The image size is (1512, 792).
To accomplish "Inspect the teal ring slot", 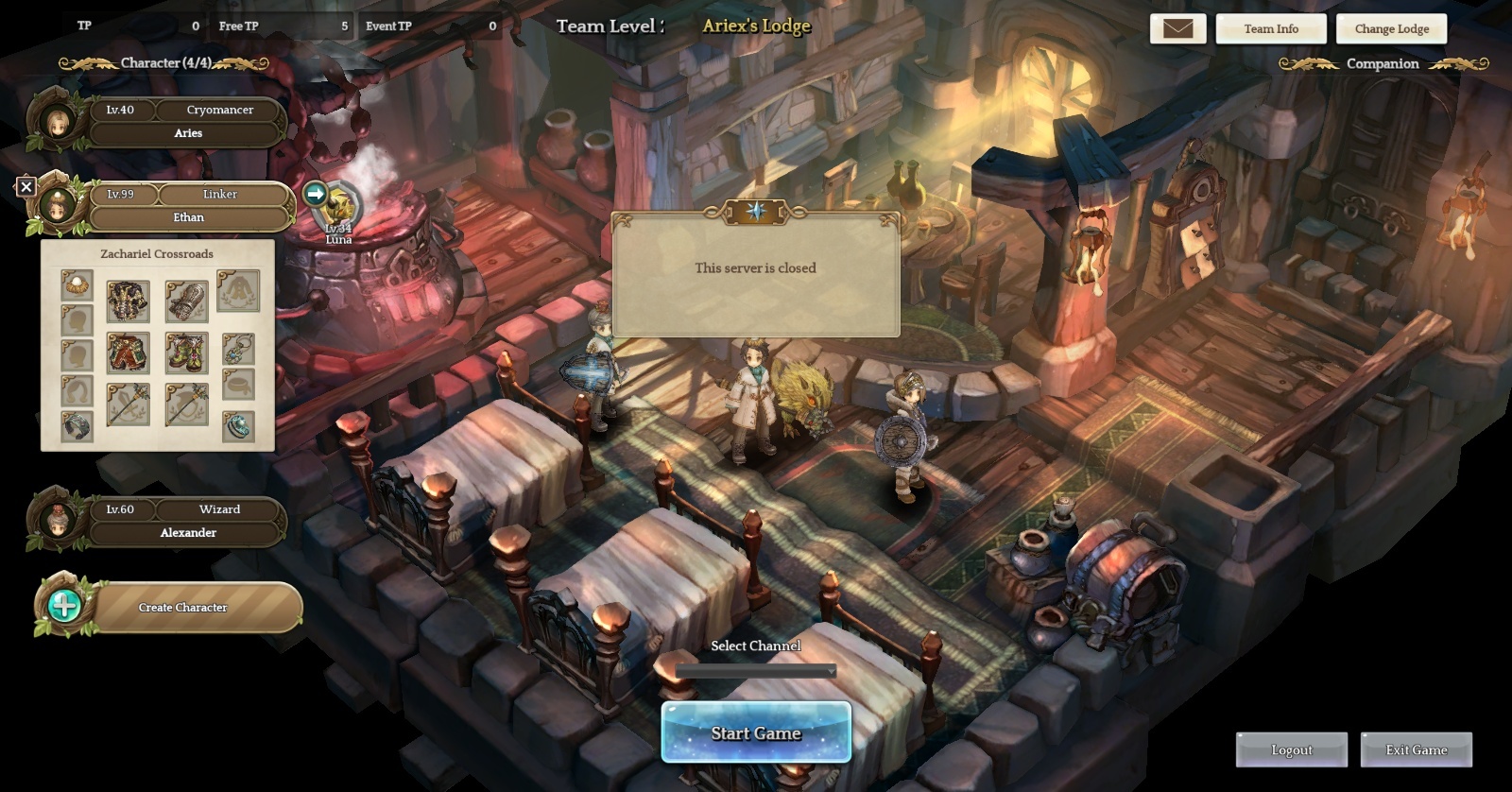I will pos(238,426).
